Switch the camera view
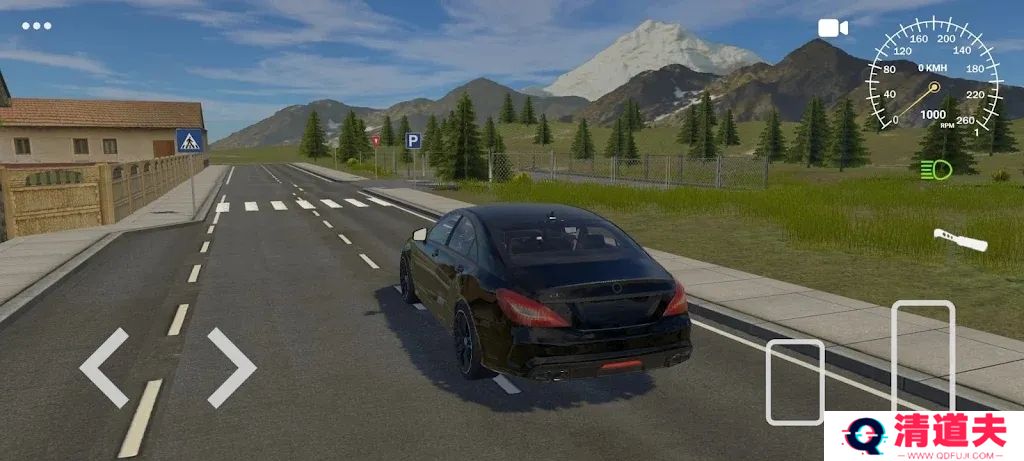Viewport: 1024px width, 461px height. click(x=833, y=28)
